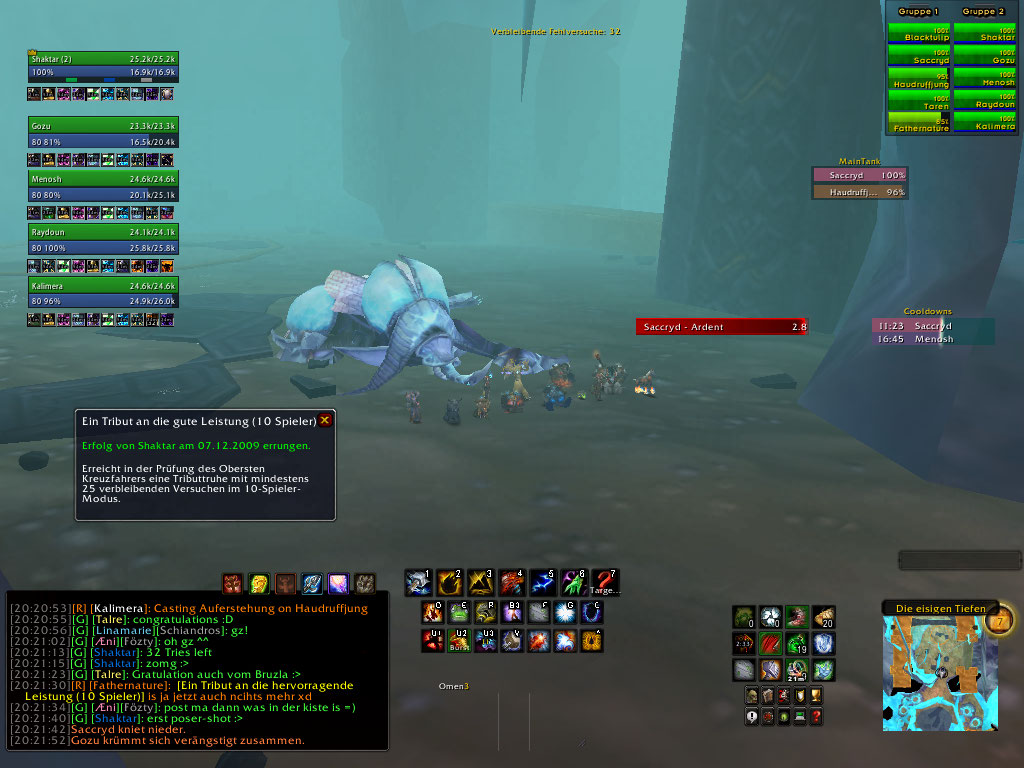The image size is (1024, 768).
Task: Close the achievement tooltip with the red X
Action: pyautogui.click(x=324, y=421)
